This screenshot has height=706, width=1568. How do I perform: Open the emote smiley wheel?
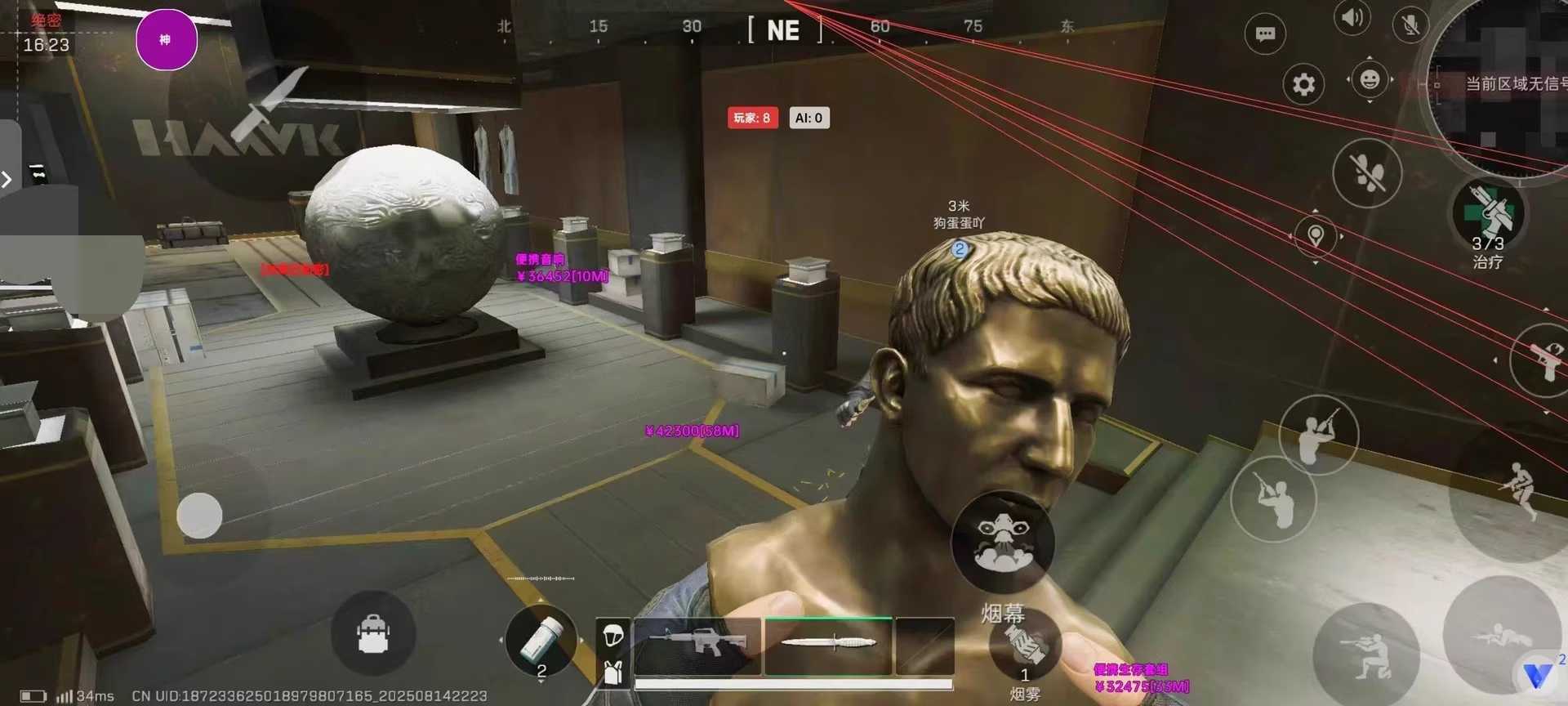tap(1370, 79)
